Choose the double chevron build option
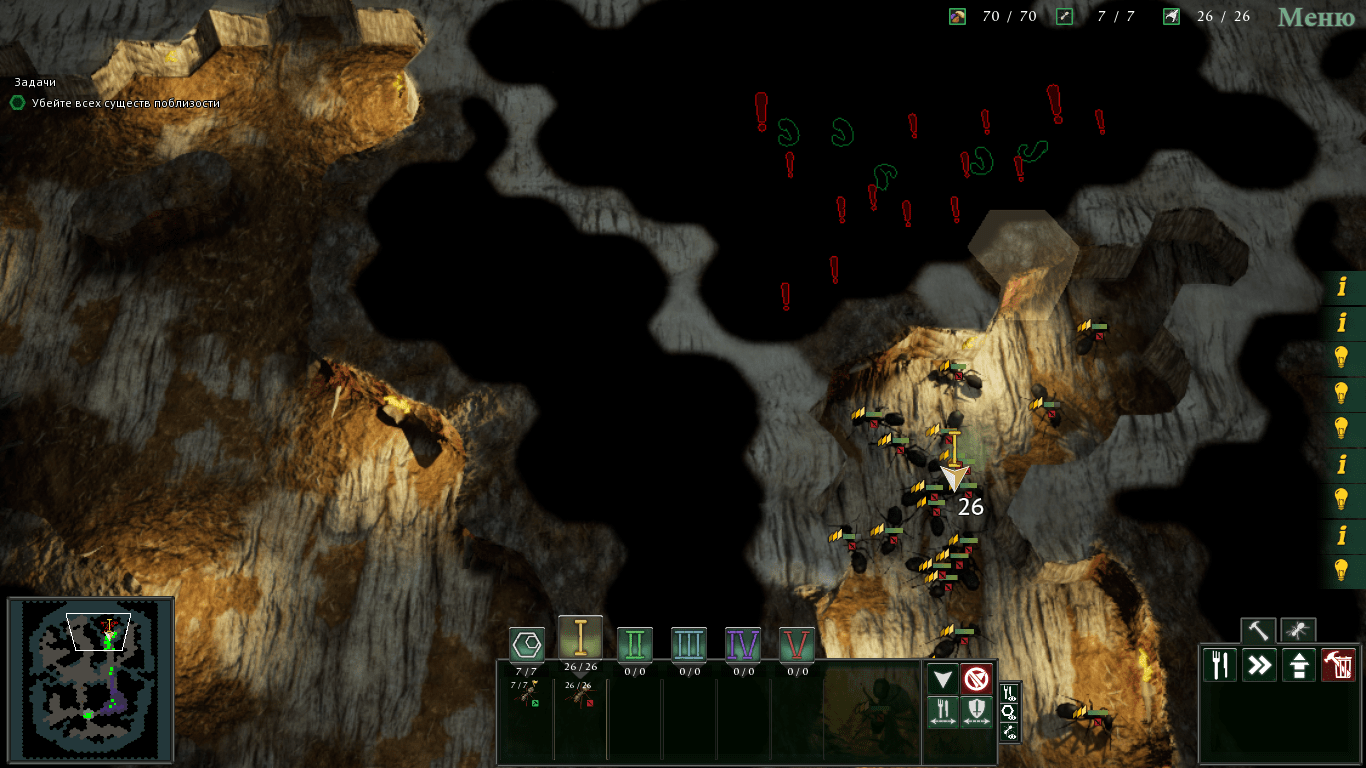Screen dimensions: 1366x768 [1259, 665]
